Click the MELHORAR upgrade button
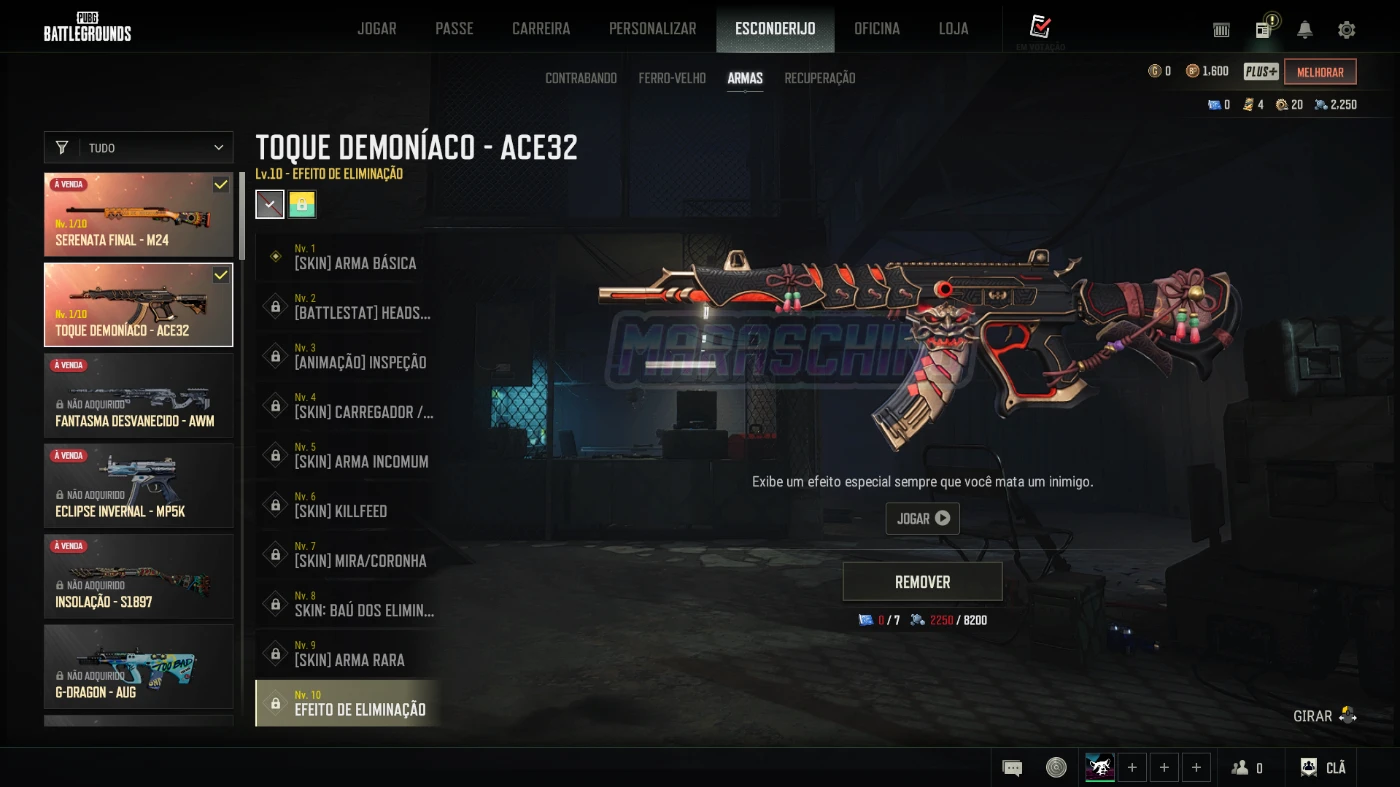 1320,72
